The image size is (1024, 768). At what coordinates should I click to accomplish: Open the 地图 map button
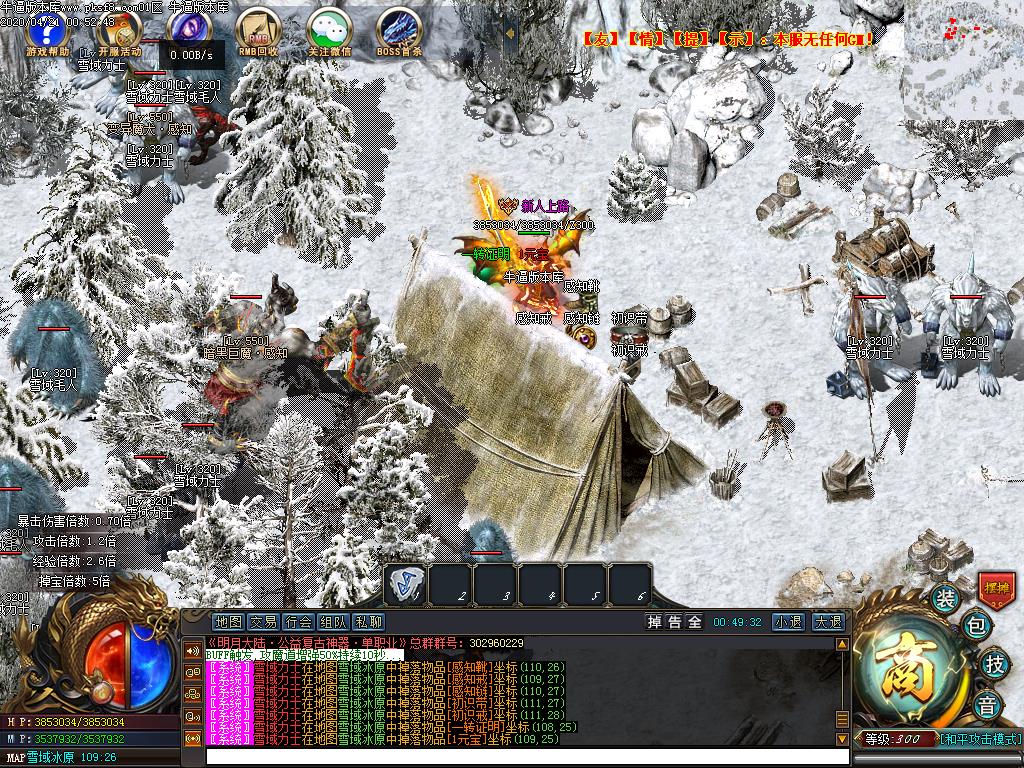tap(228, 622)
